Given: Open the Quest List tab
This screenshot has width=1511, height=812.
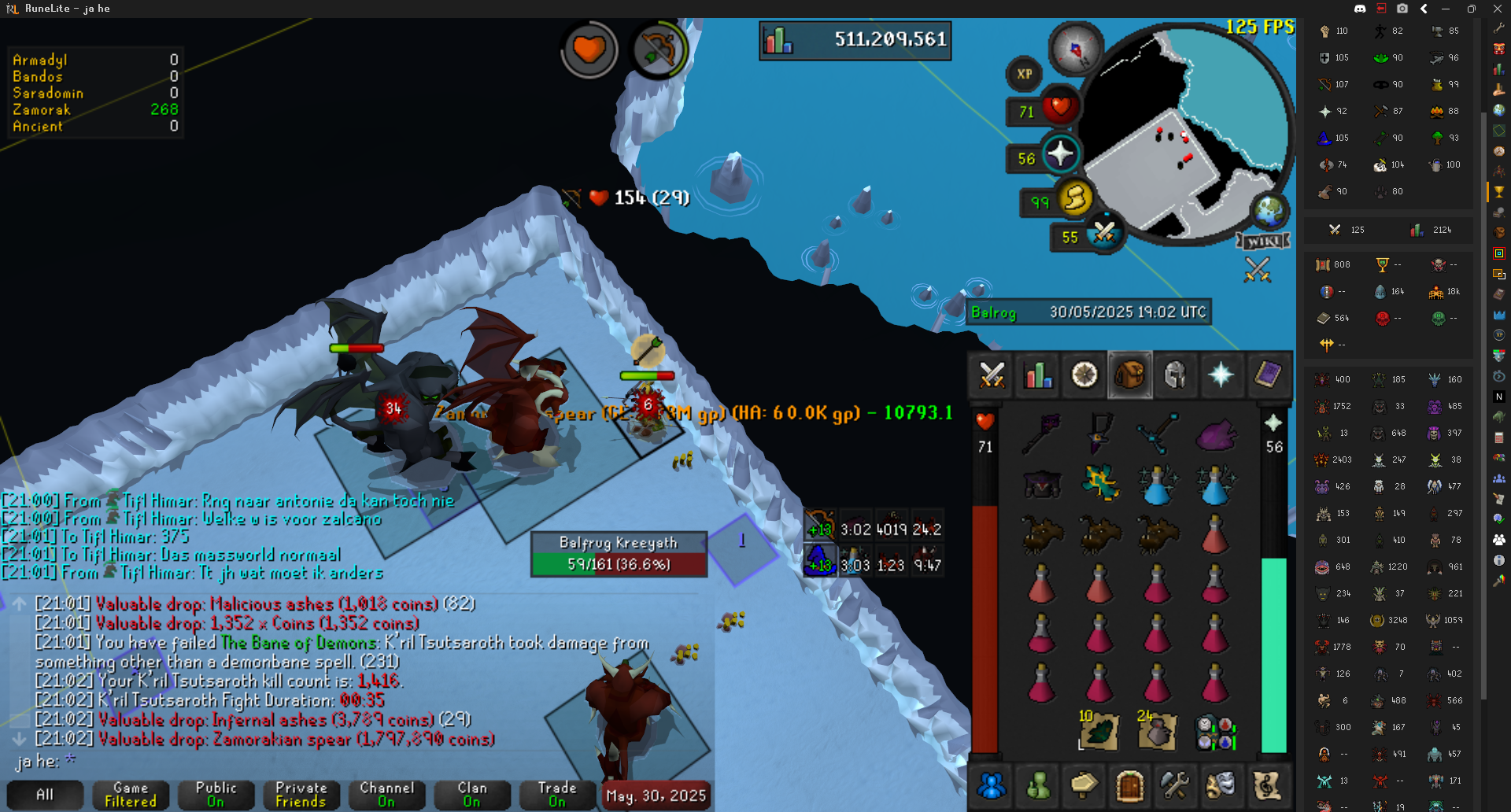Looking at the screenshot, I should coord(1084,375).
